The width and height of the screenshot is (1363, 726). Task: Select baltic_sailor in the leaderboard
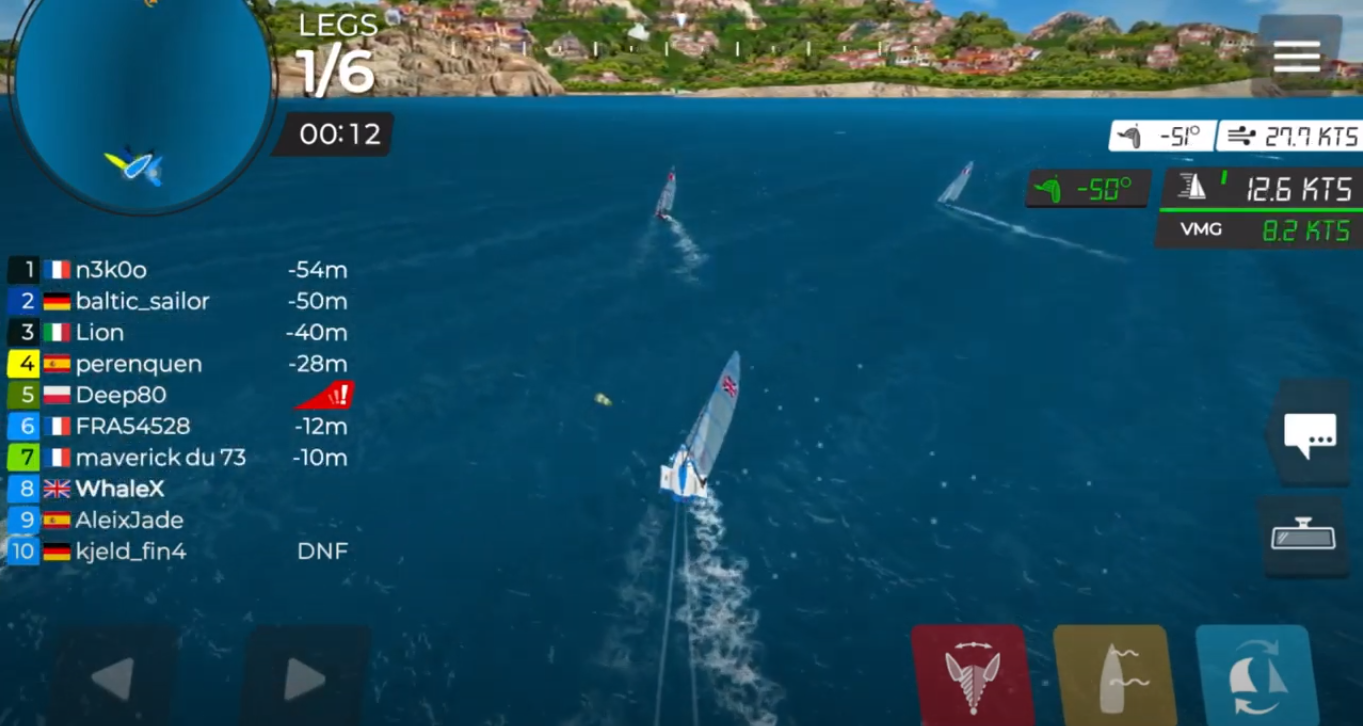point(142,301)
